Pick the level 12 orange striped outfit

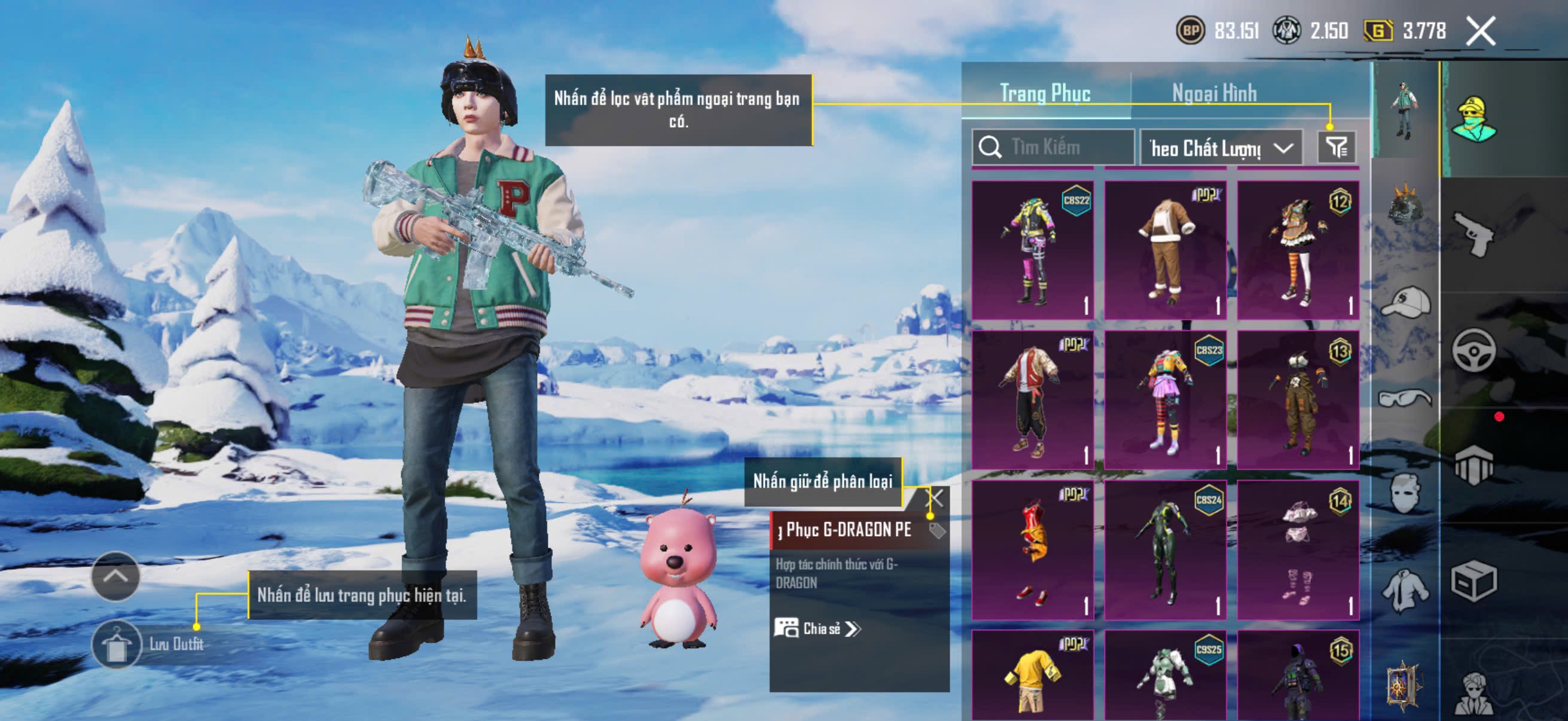1298,249
